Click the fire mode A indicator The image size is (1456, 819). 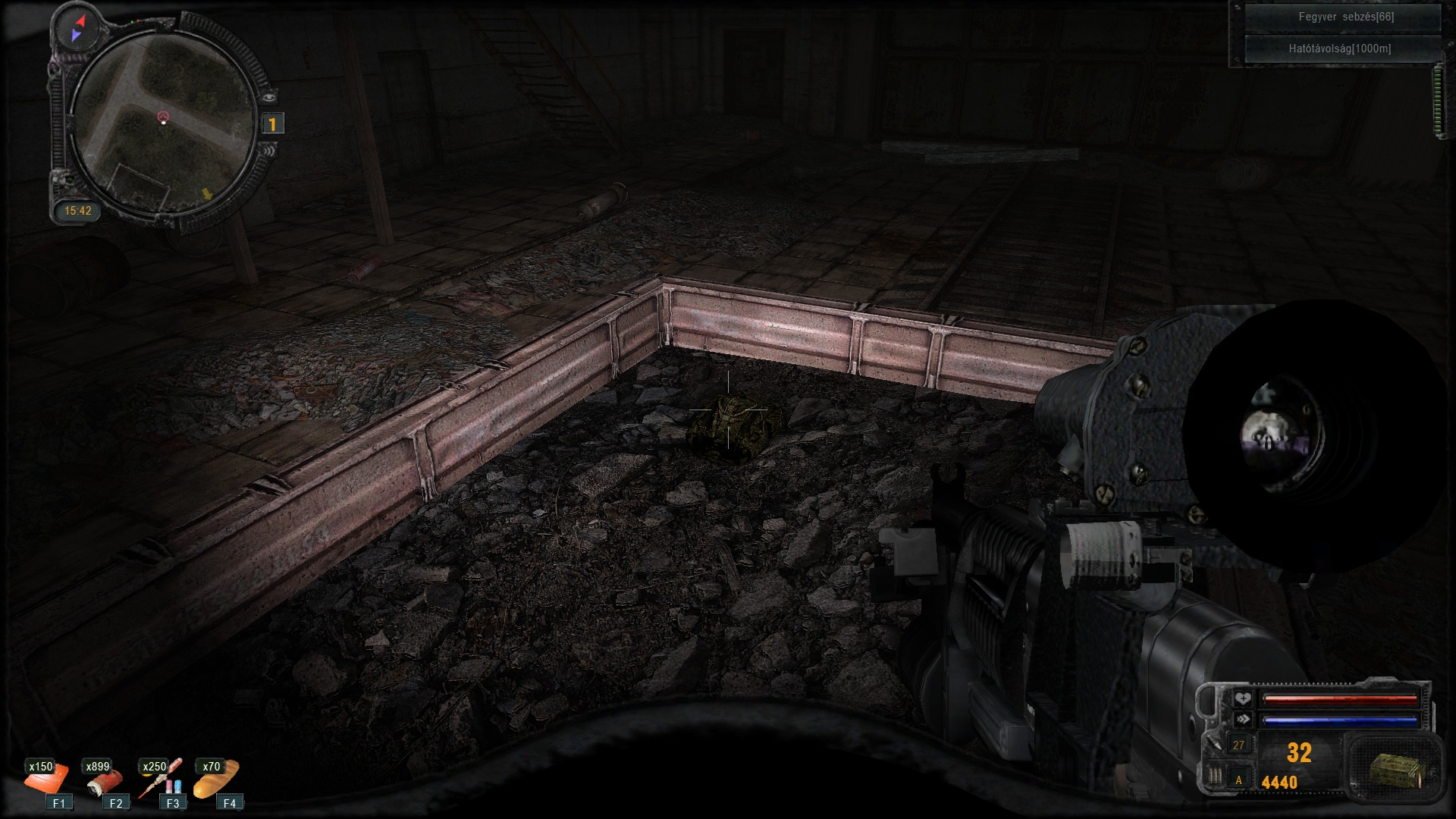pyautogui.click(x=1238, y=780)
